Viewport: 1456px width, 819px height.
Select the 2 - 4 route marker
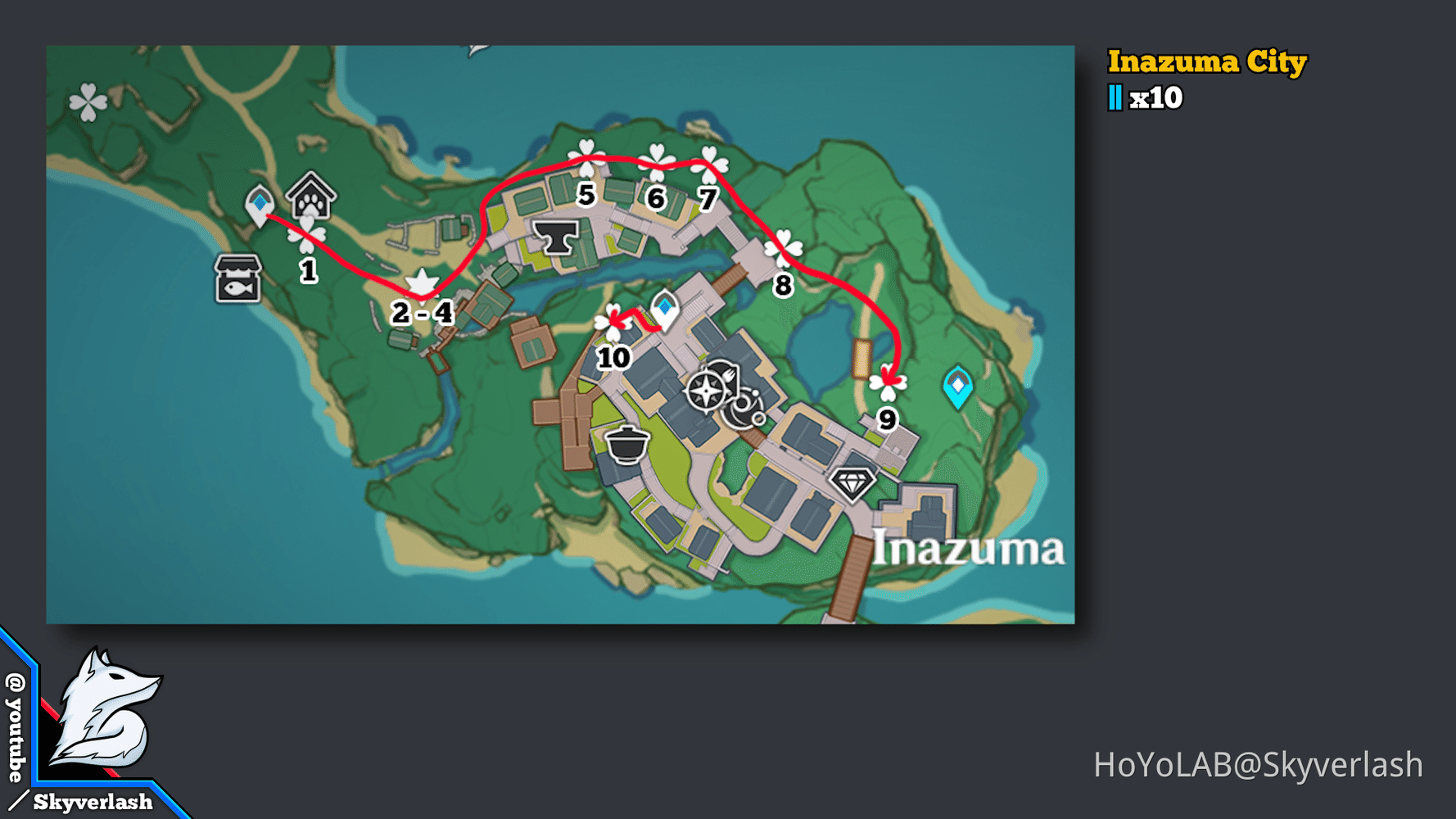click(421, 311)
